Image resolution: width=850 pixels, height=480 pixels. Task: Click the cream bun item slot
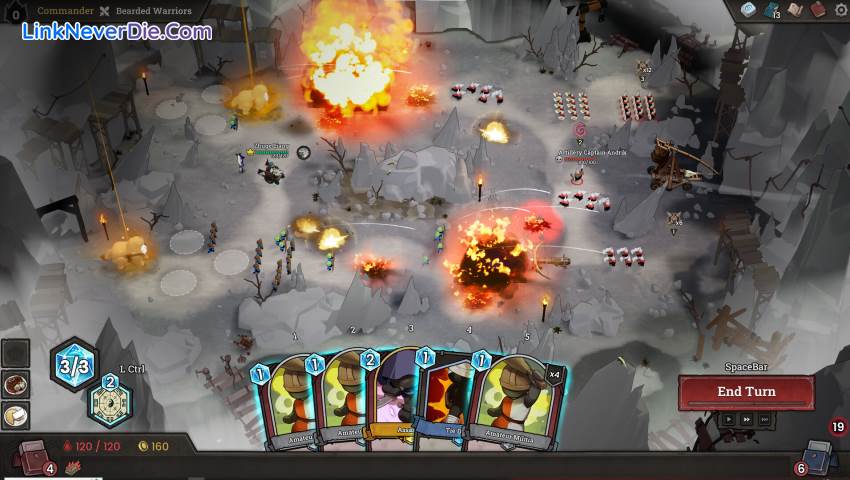pyautogui.click(x=15, y=415)
